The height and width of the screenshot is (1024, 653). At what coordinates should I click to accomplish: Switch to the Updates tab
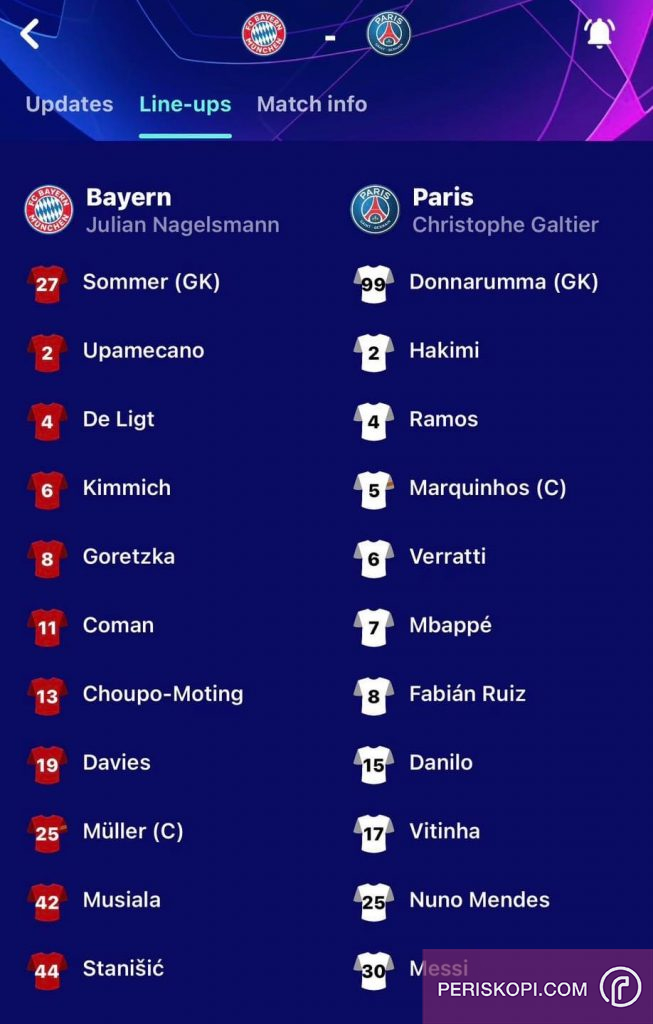pos(69,104)
